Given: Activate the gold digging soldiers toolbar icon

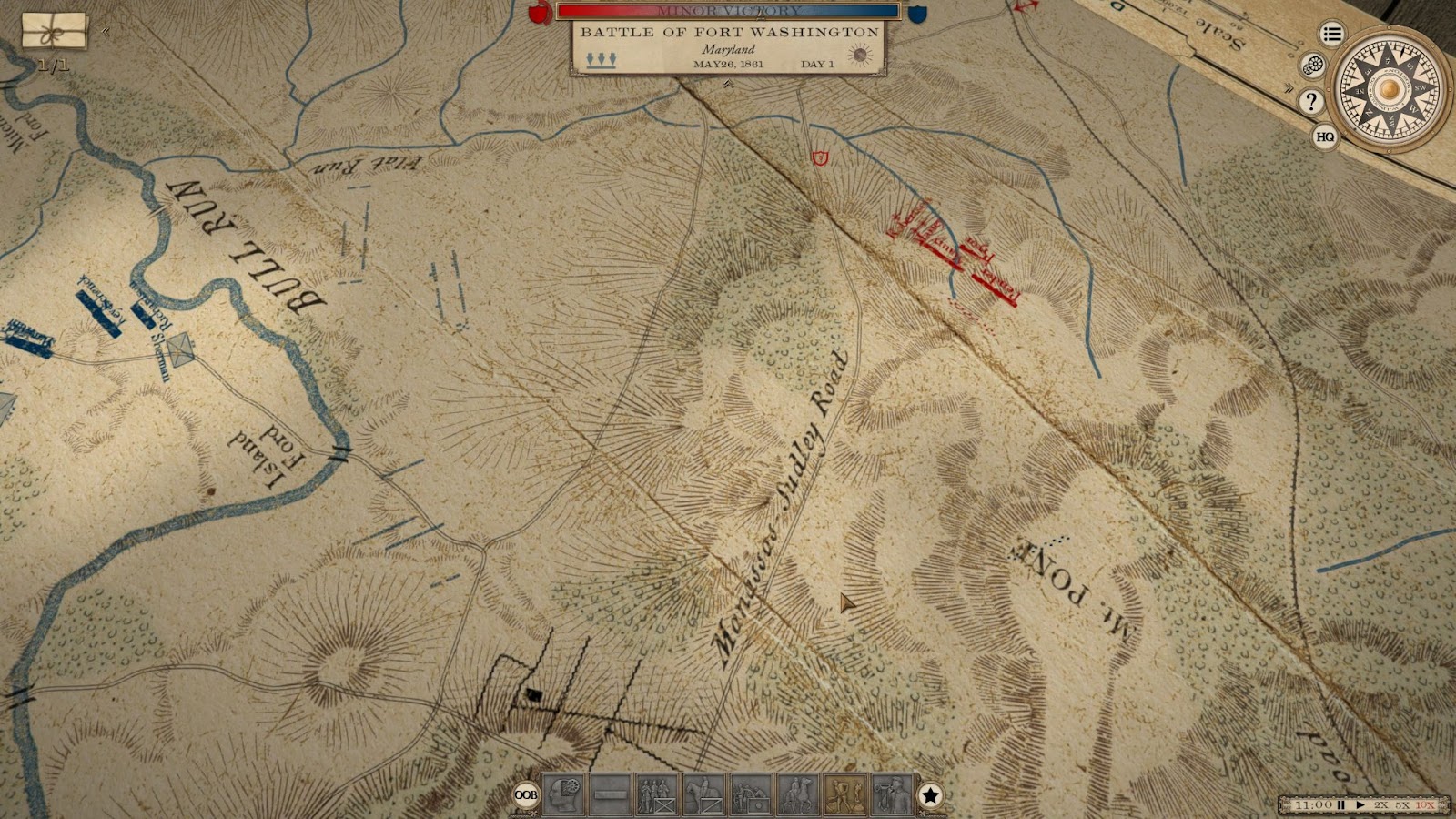Looking at the screenshot, I should click(844, 795).
